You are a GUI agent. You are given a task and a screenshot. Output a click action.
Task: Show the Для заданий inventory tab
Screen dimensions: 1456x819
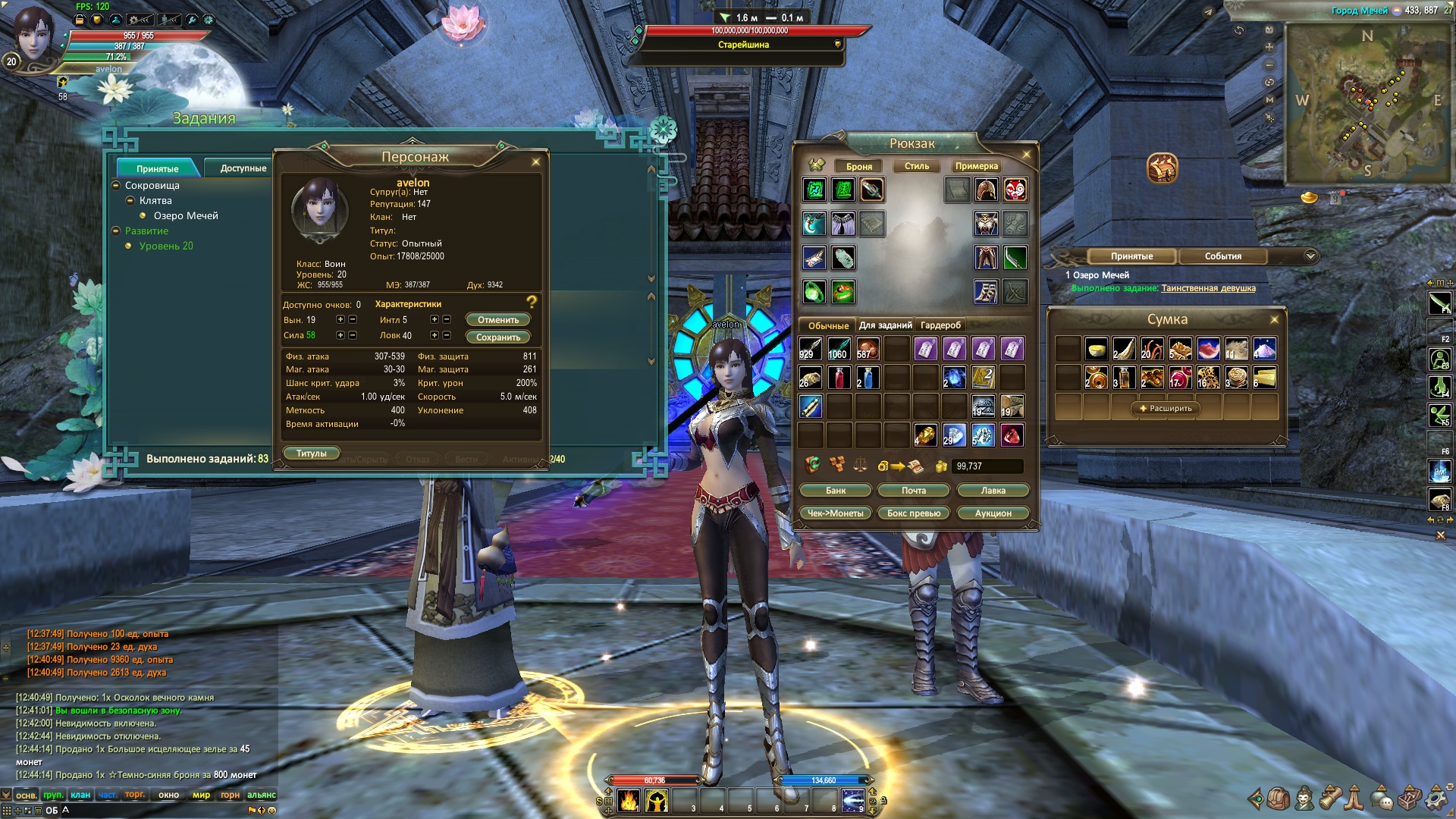885,325
